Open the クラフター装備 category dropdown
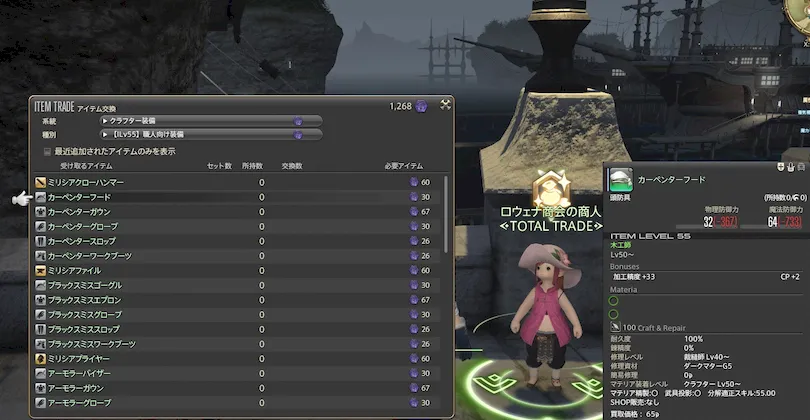810x420 pixels. (x=210, y=121)
